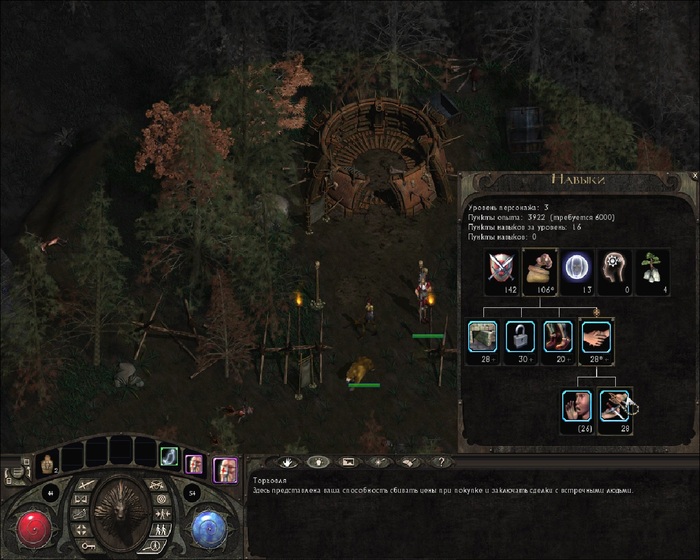Image resolution: width=700 pixels, height=560 pixels.
Task: Select the treasure chest skill icon
Action: click(483, 335)
